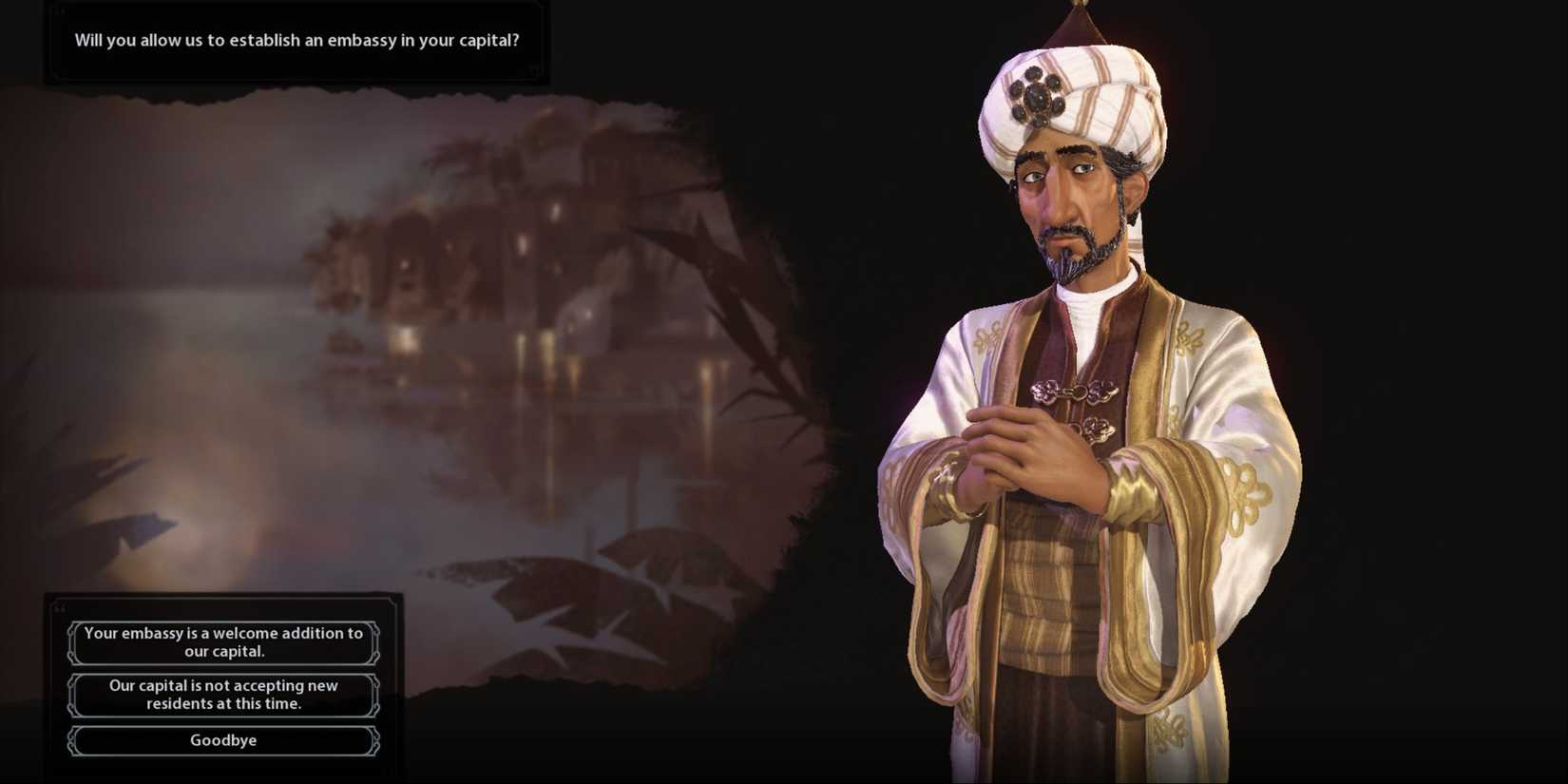Image resolution: width=1568 pixels, height=784 pixels.
Task: Click the embassy question dialogue box
Action: point(295,41)
